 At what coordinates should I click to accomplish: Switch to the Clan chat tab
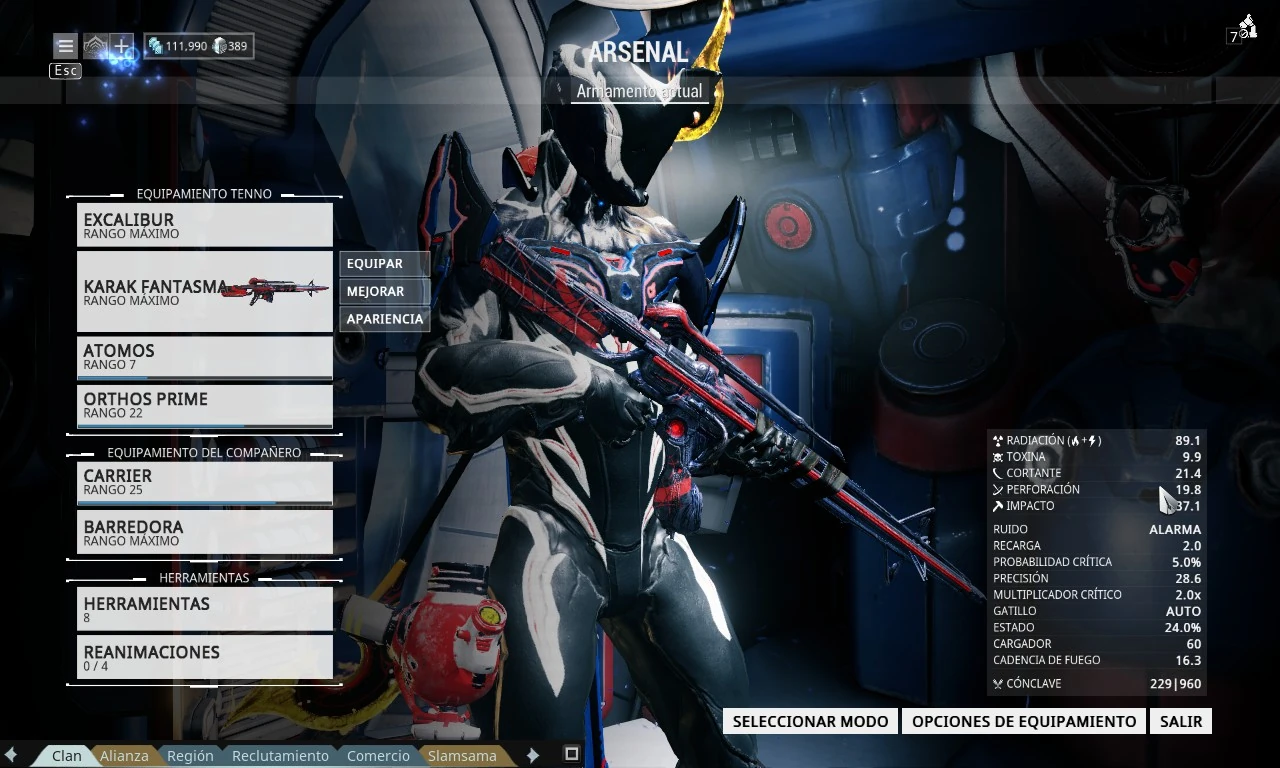click(66, 756)
